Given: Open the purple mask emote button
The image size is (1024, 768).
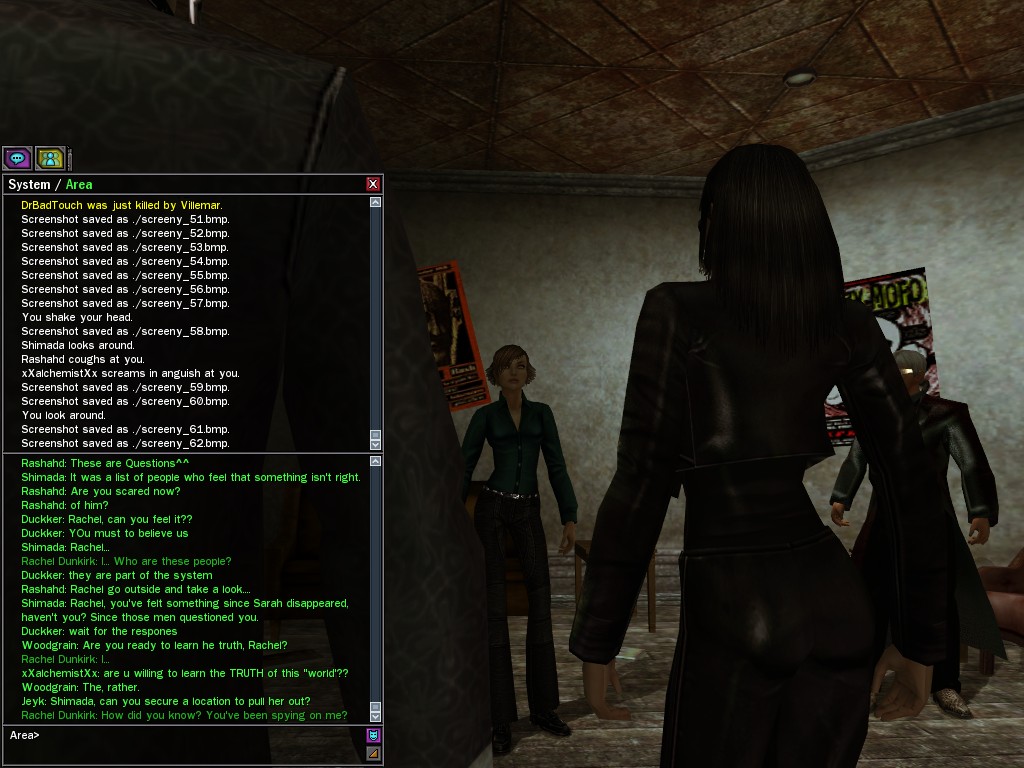Looking at the screenshot, I should [374, 735].
